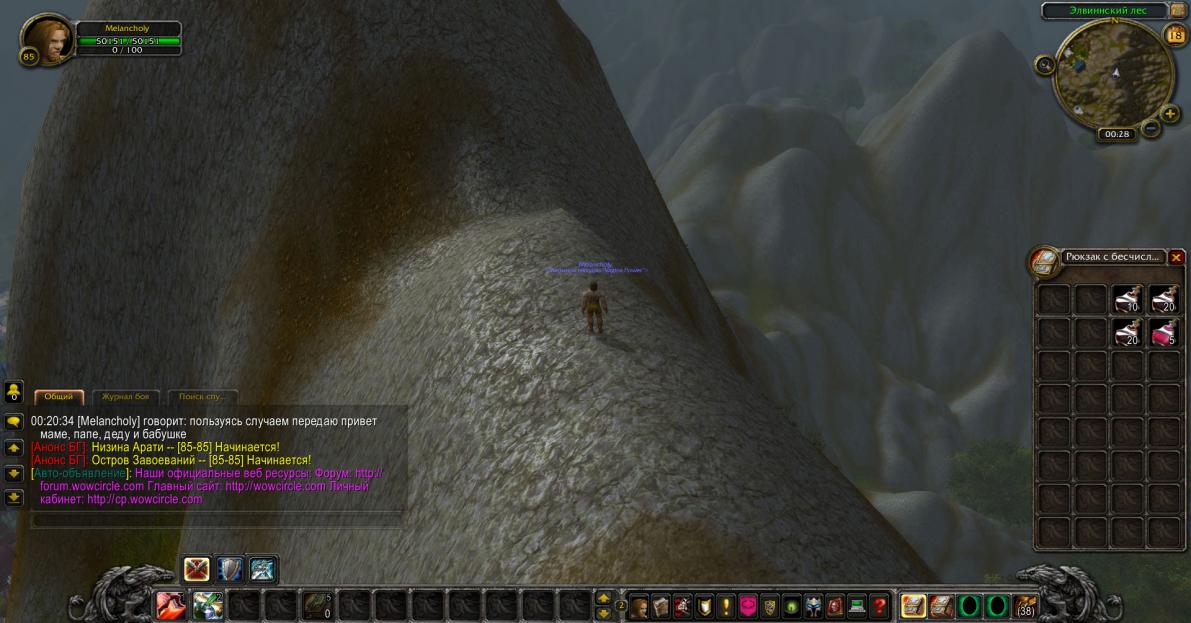
Task: Open the key ring slot showing 38
Action: point(1025,606)
